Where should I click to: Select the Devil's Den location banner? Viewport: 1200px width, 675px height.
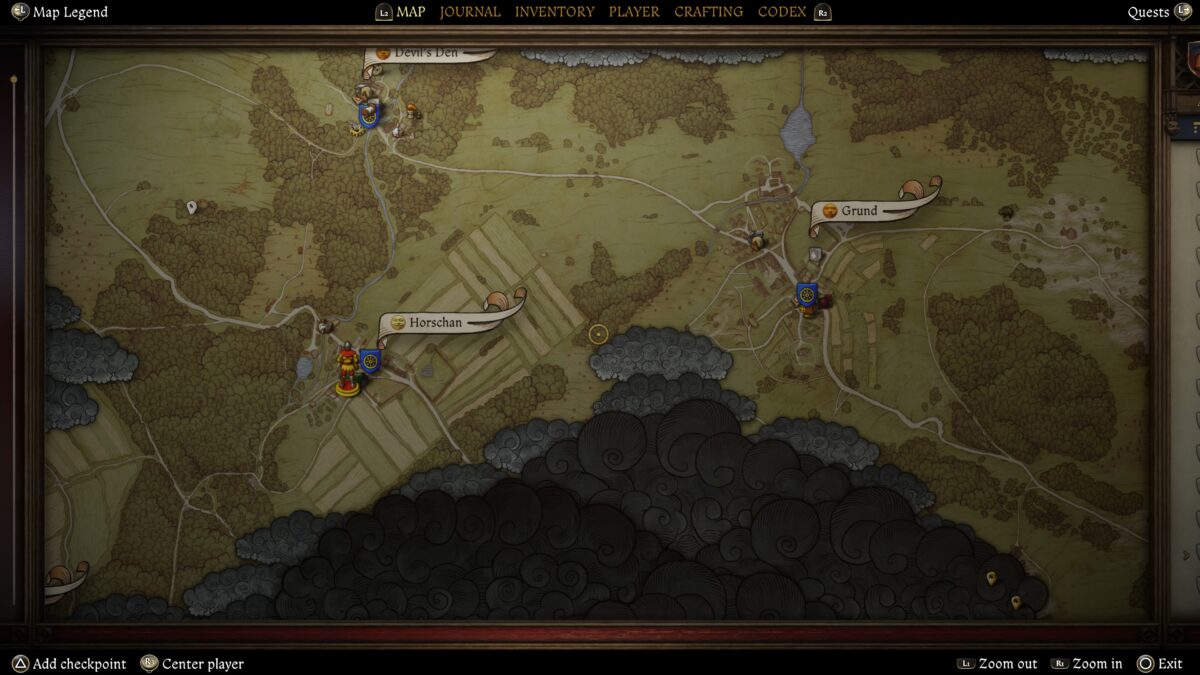click(427, 54)
